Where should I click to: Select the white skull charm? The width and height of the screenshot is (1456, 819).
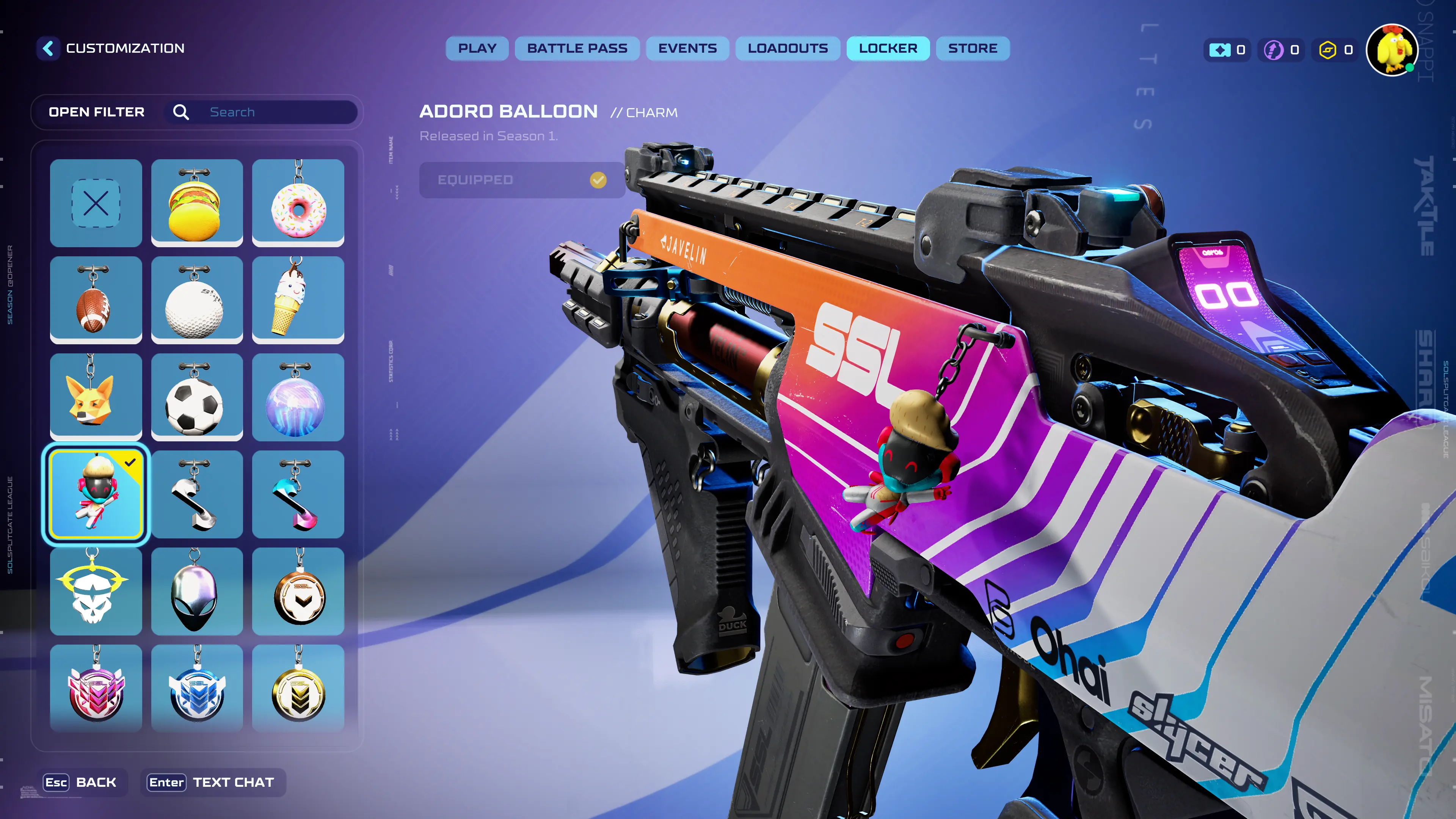[x=96, y=591]
